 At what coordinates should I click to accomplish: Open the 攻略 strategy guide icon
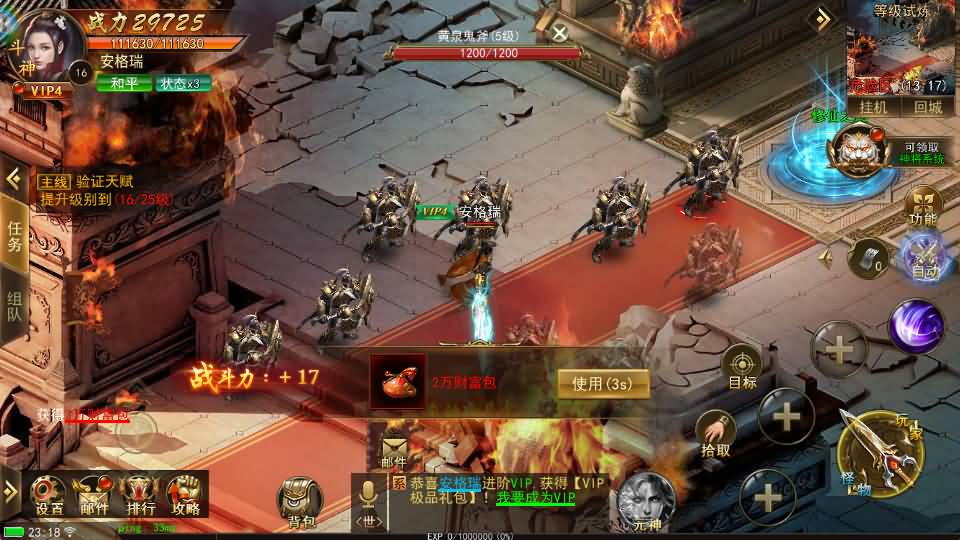tap(184, 494)
